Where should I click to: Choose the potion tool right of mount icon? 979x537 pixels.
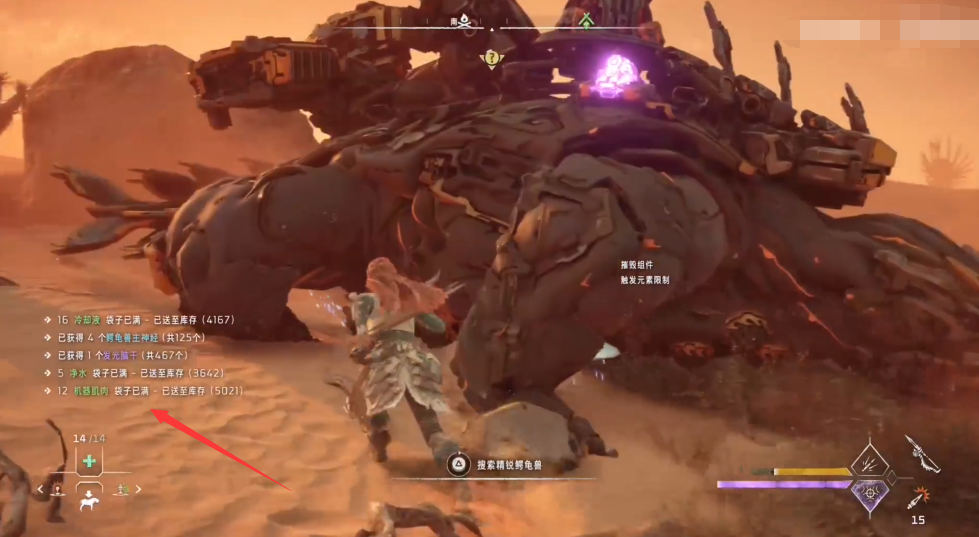point(122,489)
